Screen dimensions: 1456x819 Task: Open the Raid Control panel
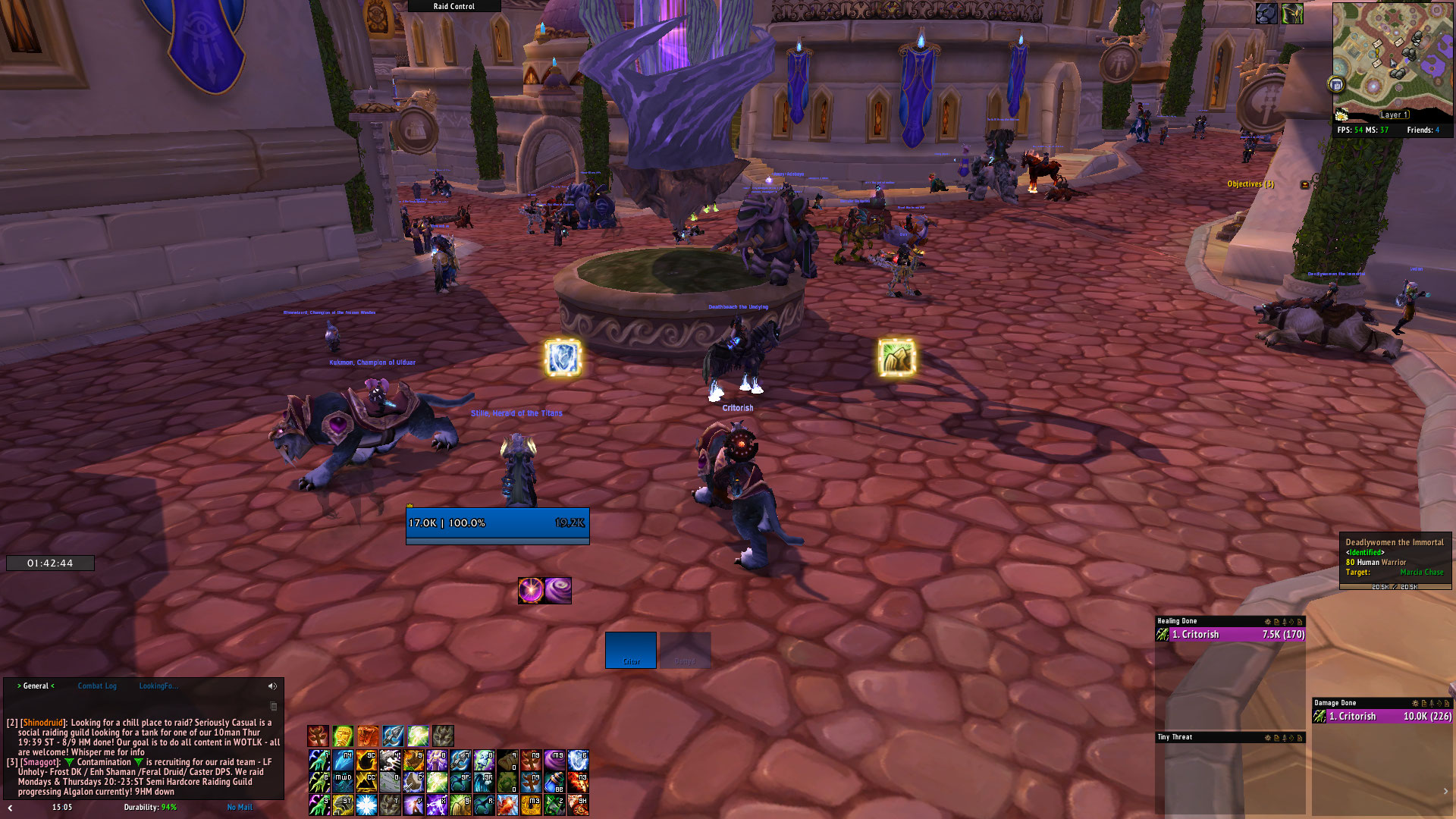click(x=454, y=6)
